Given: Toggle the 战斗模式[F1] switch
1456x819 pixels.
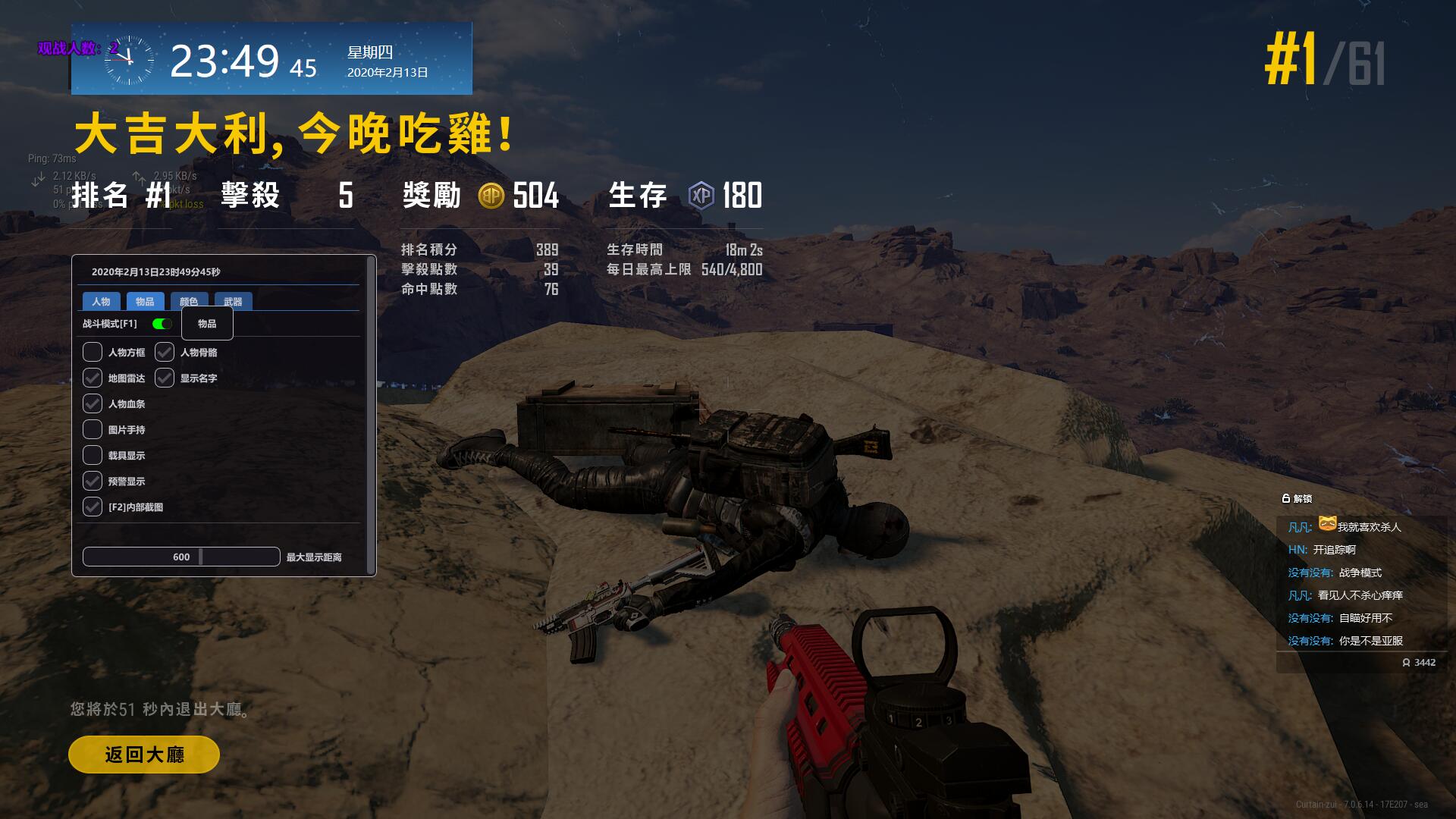Looking at the screenshot, I should tap(162, 324).
